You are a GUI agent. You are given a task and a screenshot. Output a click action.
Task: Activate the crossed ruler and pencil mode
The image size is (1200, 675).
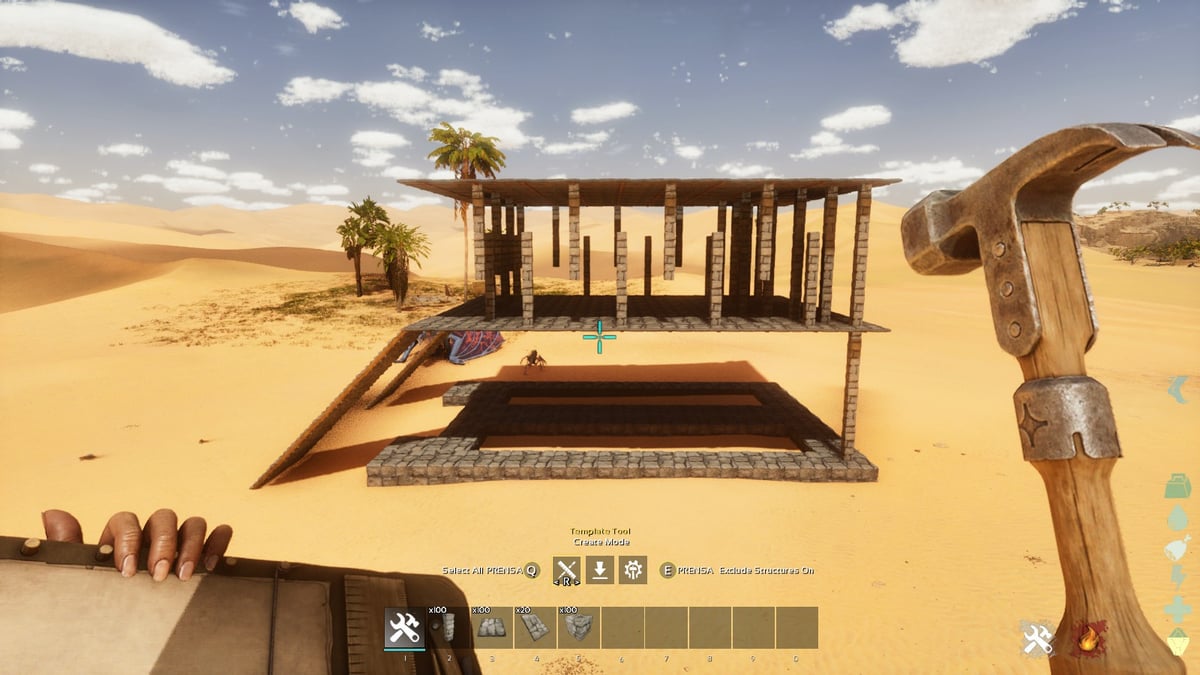click(x=567, y=570)
